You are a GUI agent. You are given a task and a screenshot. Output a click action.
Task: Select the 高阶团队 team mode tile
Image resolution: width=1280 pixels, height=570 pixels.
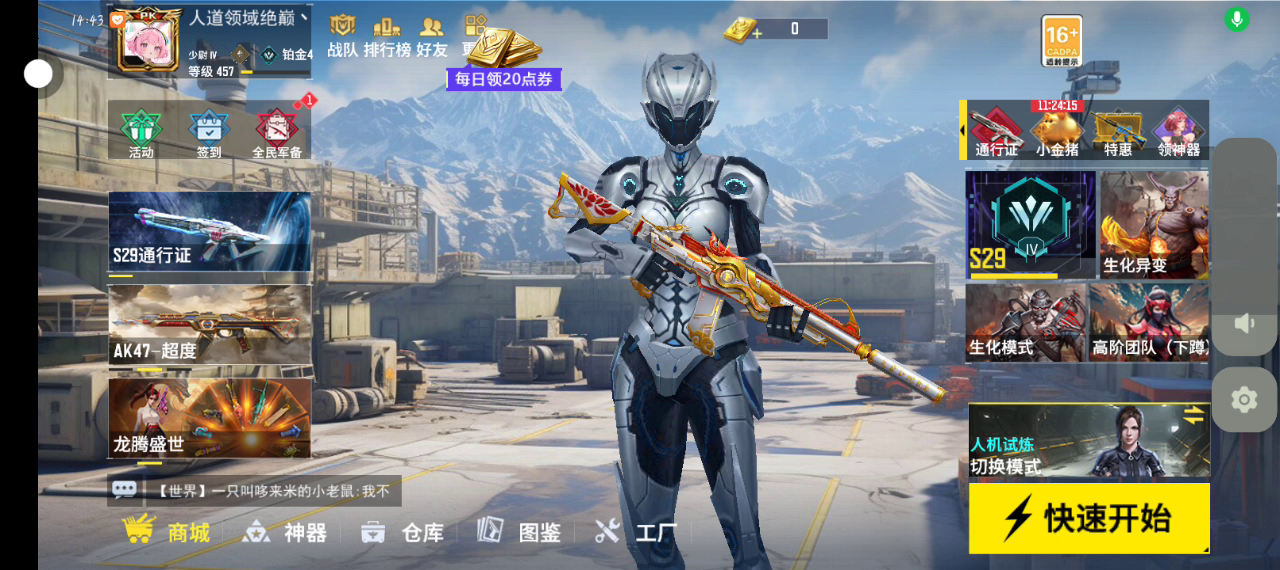[x=1150, y=322]
